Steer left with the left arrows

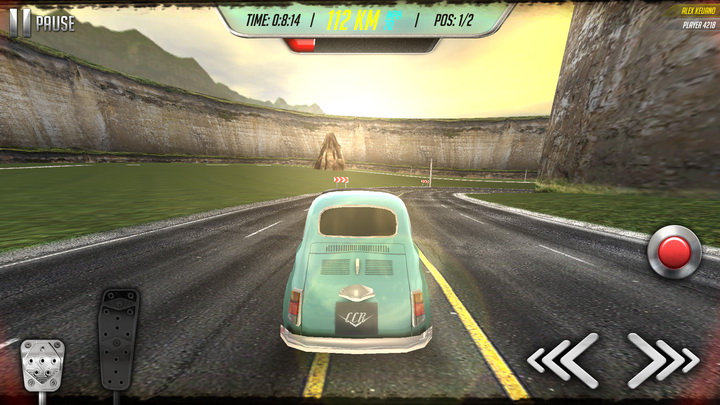pos(564,360)
